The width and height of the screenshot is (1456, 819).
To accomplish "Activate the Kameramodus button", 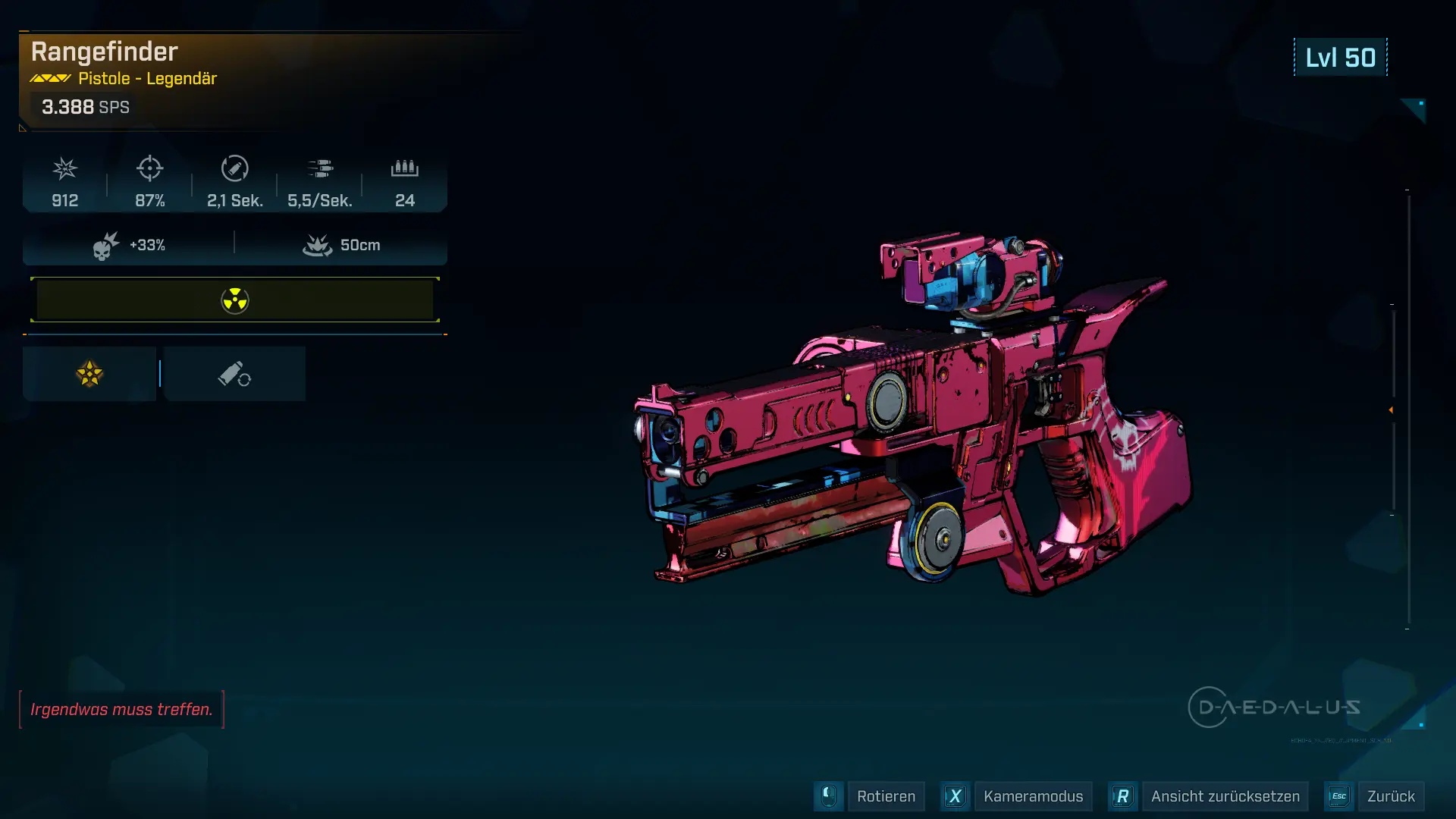I will pyautogui.click(x=1032, y=796).
